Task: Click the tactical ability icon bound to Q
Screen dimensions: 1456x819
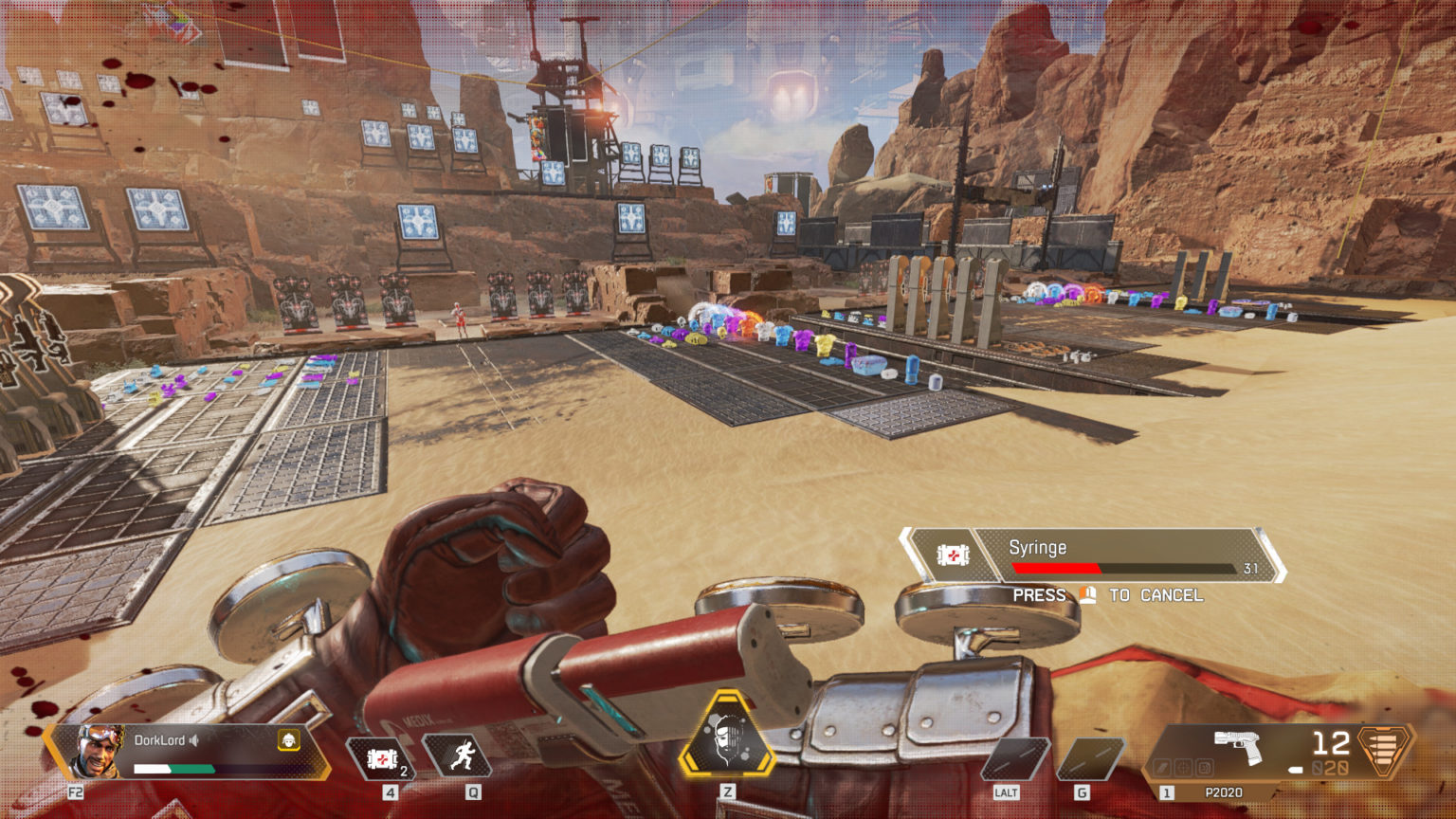Action: pyautogui.click(x=461, y=755)
